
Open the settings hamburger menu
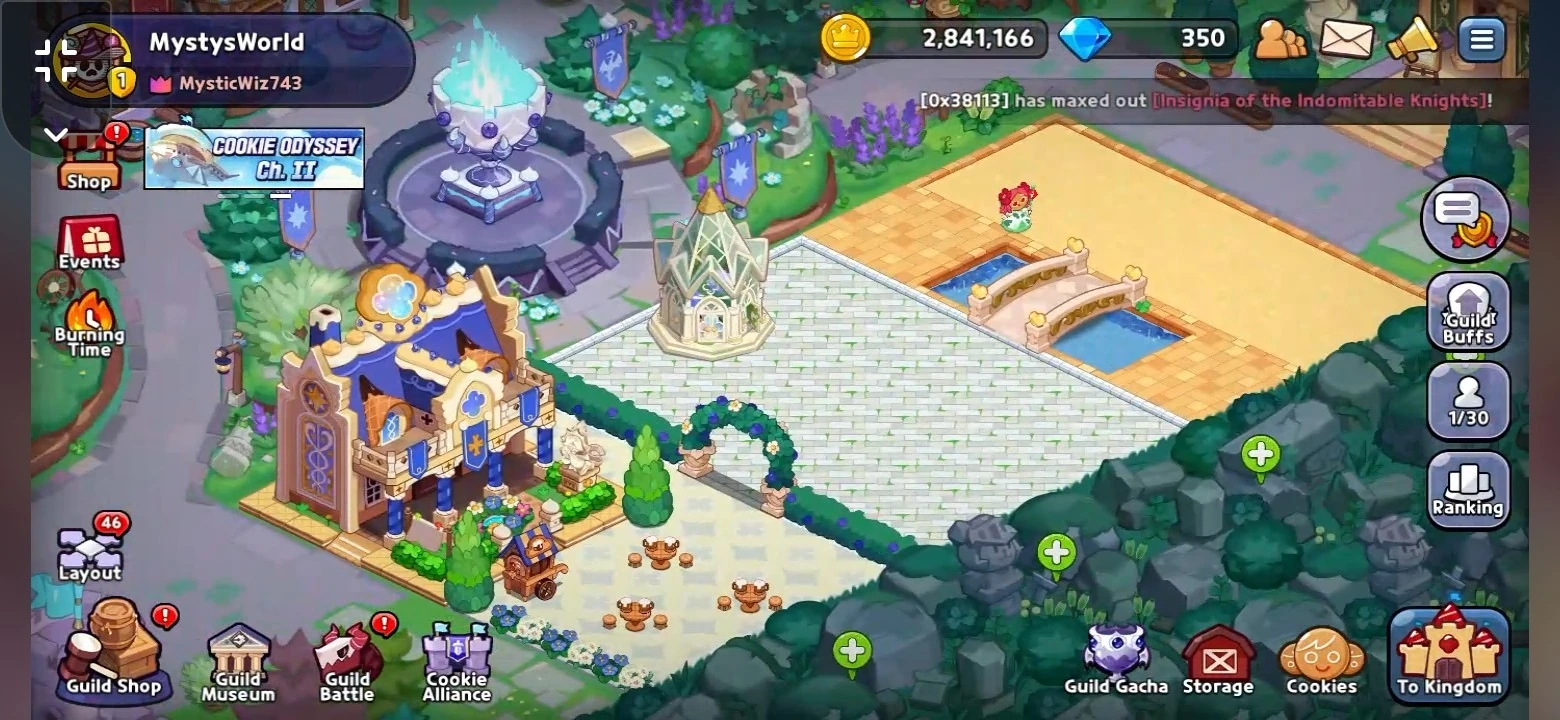pos(1483,38)
